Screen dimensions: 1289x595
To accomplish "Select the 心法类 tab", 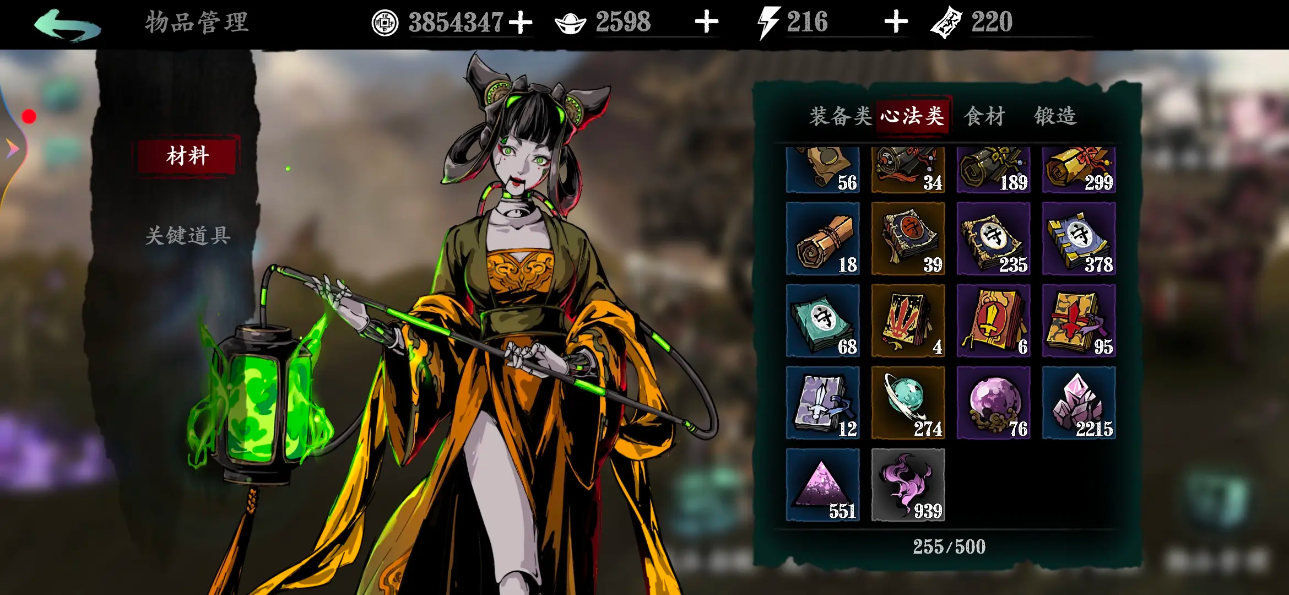I will pyautogui.click(x=912, y=116).
